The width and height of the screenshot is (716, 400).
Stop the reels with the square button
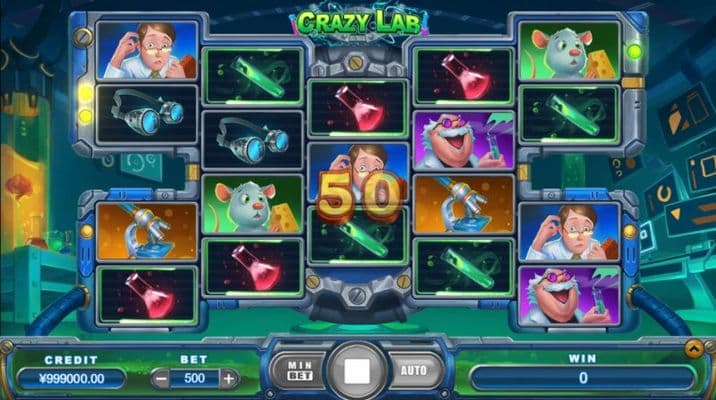click(x=356, y=371)
